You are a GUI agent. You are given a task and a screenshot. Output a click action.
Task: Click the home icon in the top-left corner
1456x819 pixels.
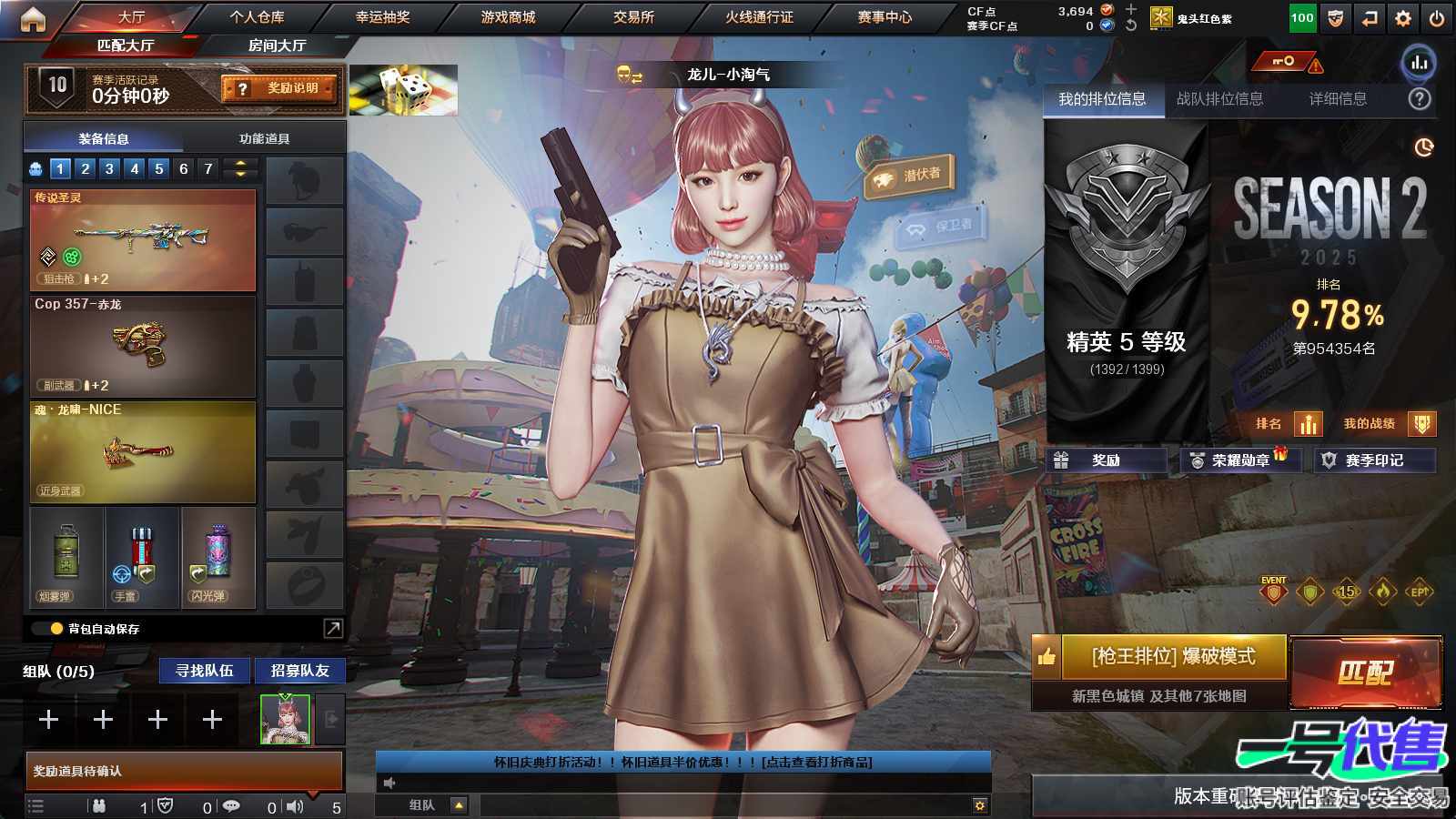[34, 18]
